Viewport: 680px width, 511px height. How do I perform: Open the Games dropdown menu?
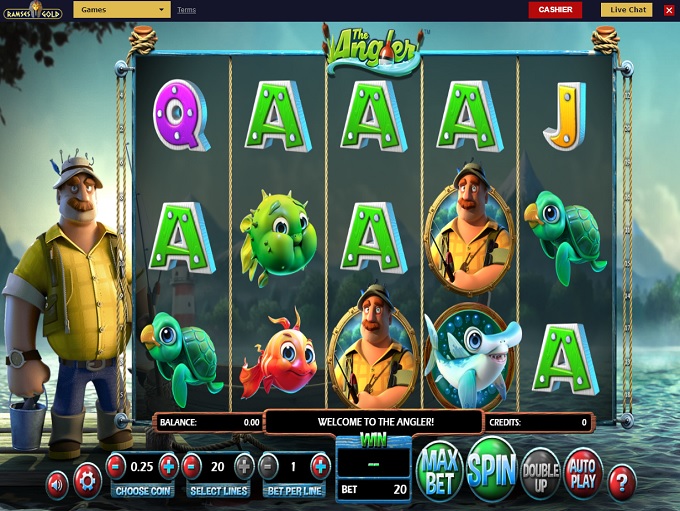pyautogui.click(x=121, y=10)
